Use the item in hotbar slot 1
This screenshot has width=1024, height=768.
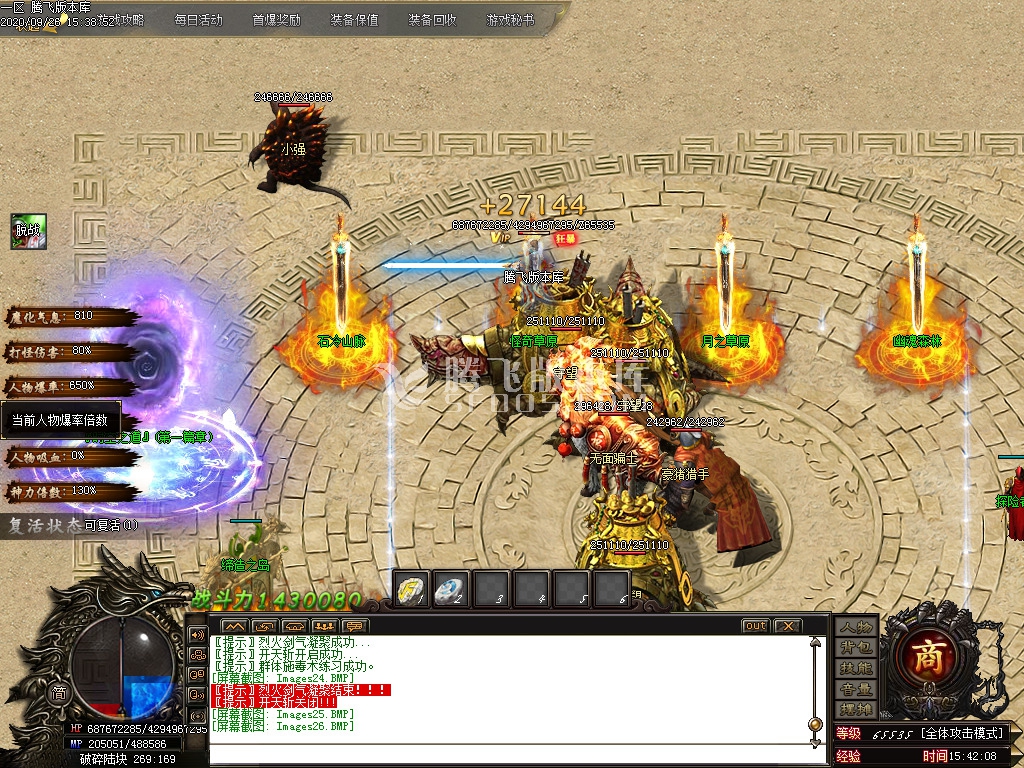pos(411,589)
